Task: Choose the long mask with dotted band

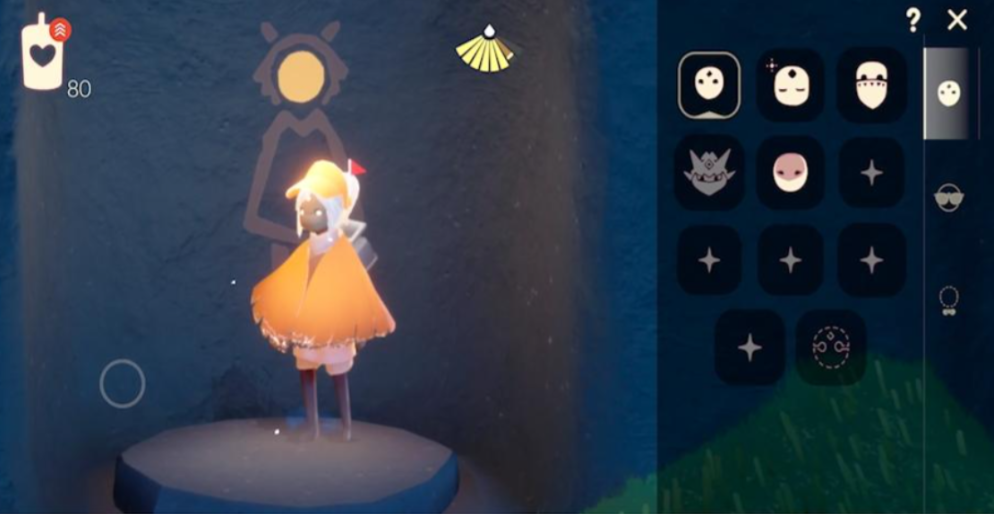Action: point(871,85)
